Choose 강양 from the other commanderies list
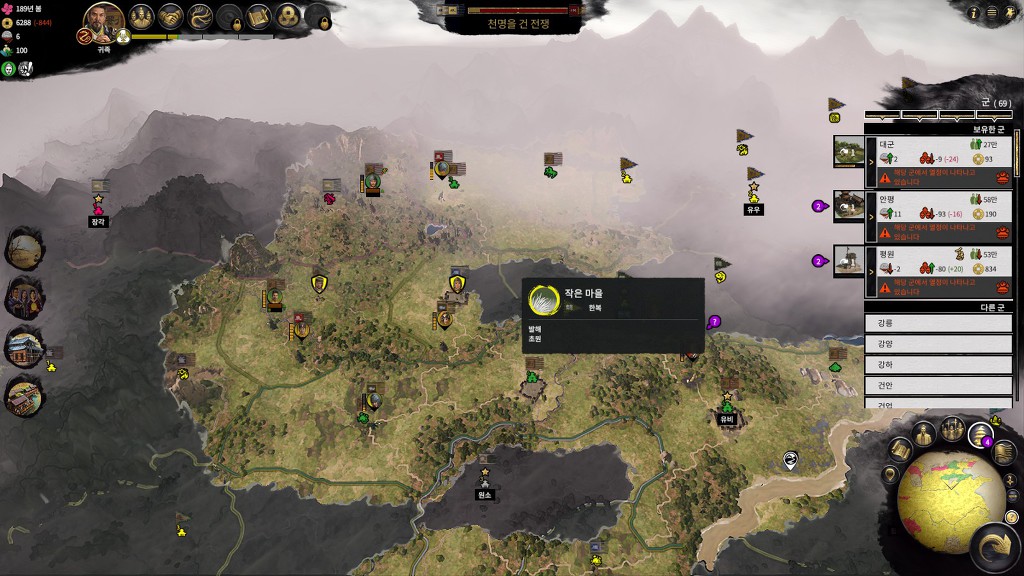This screenshot has height=576, width=1024. (x=938, y=343)
